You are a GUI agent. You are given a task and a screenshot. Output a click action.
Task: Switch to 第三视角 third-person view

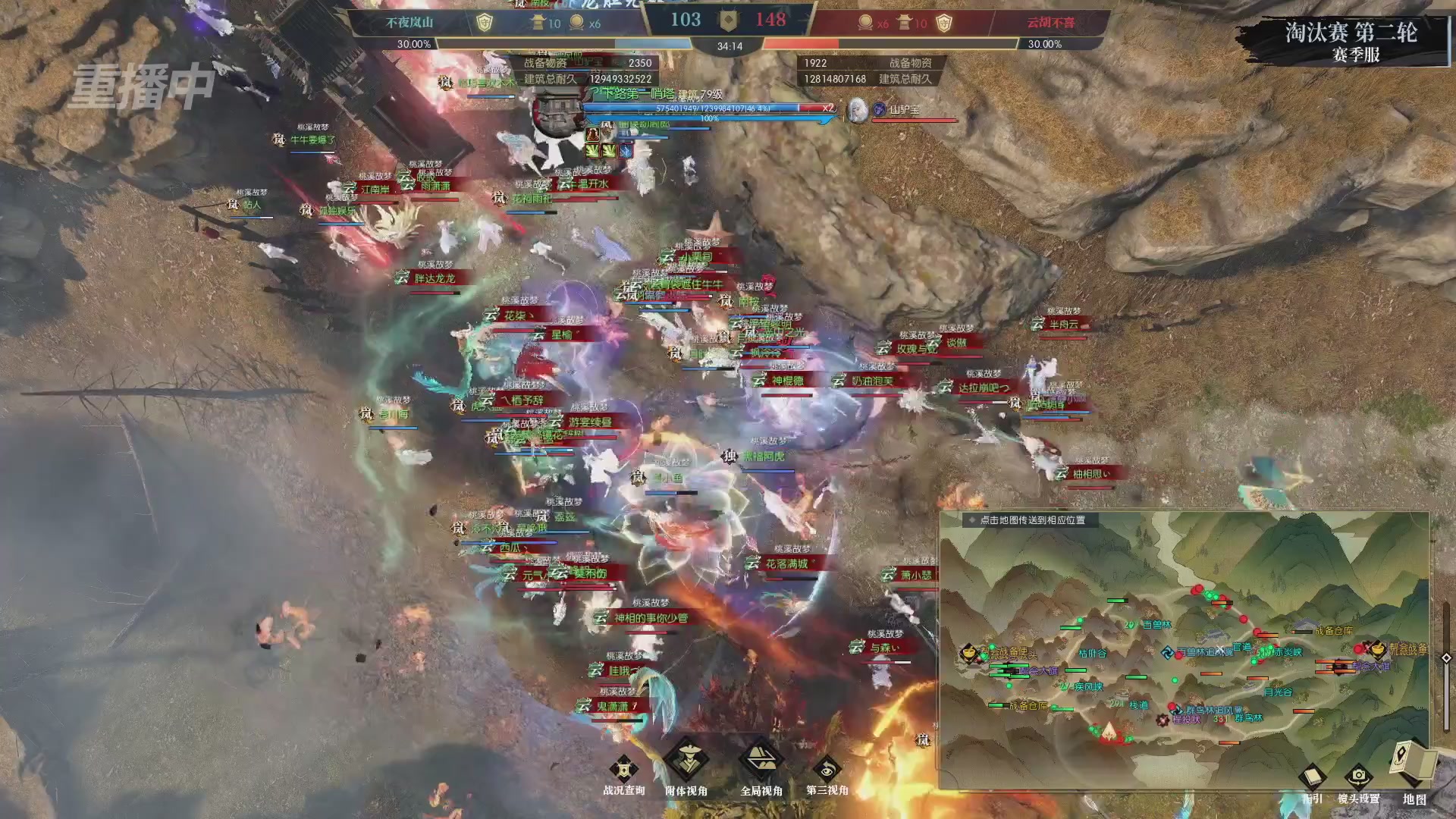tap(827, 771)
